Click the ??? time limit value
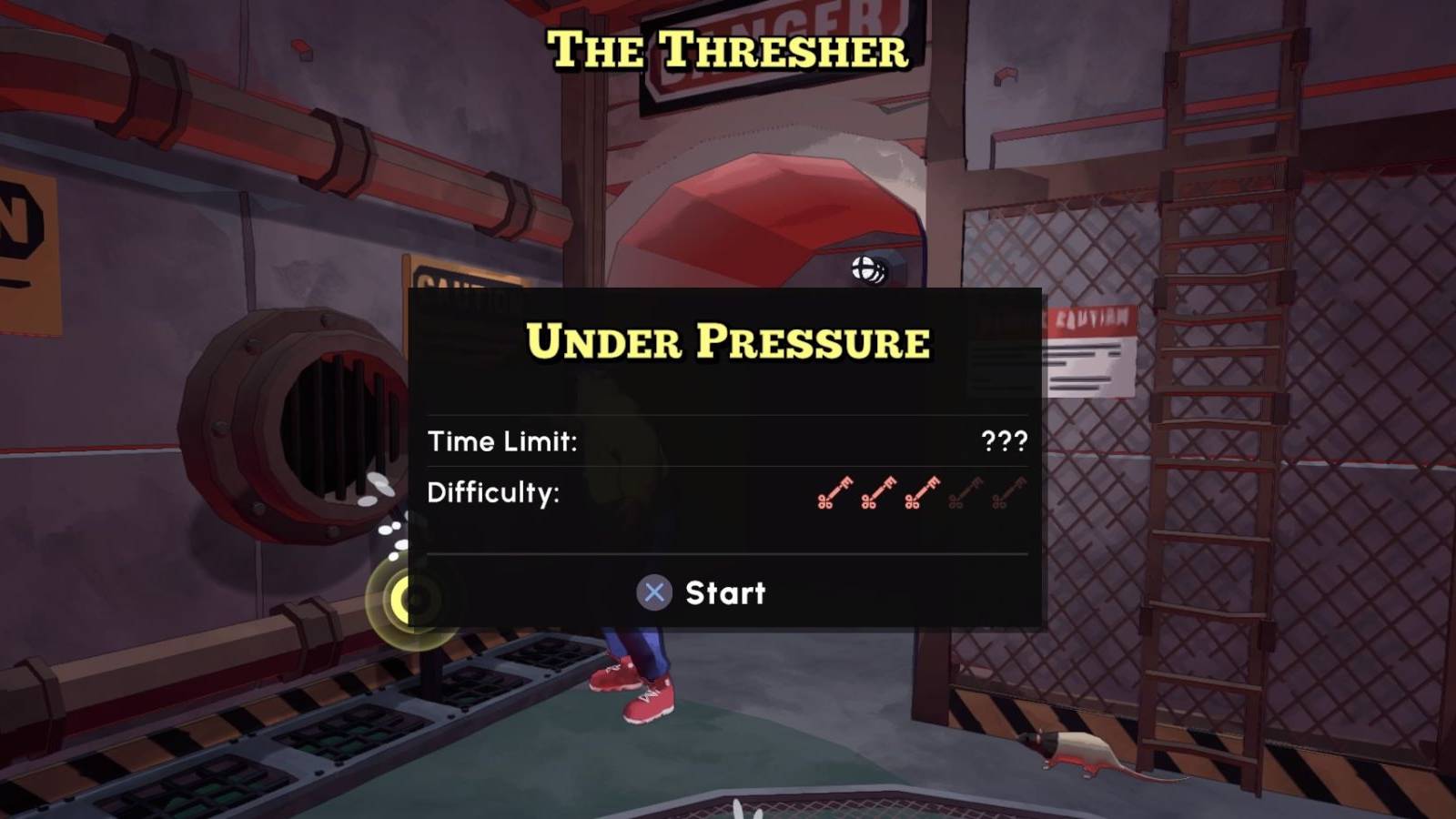 click(x=1006, y=442)
